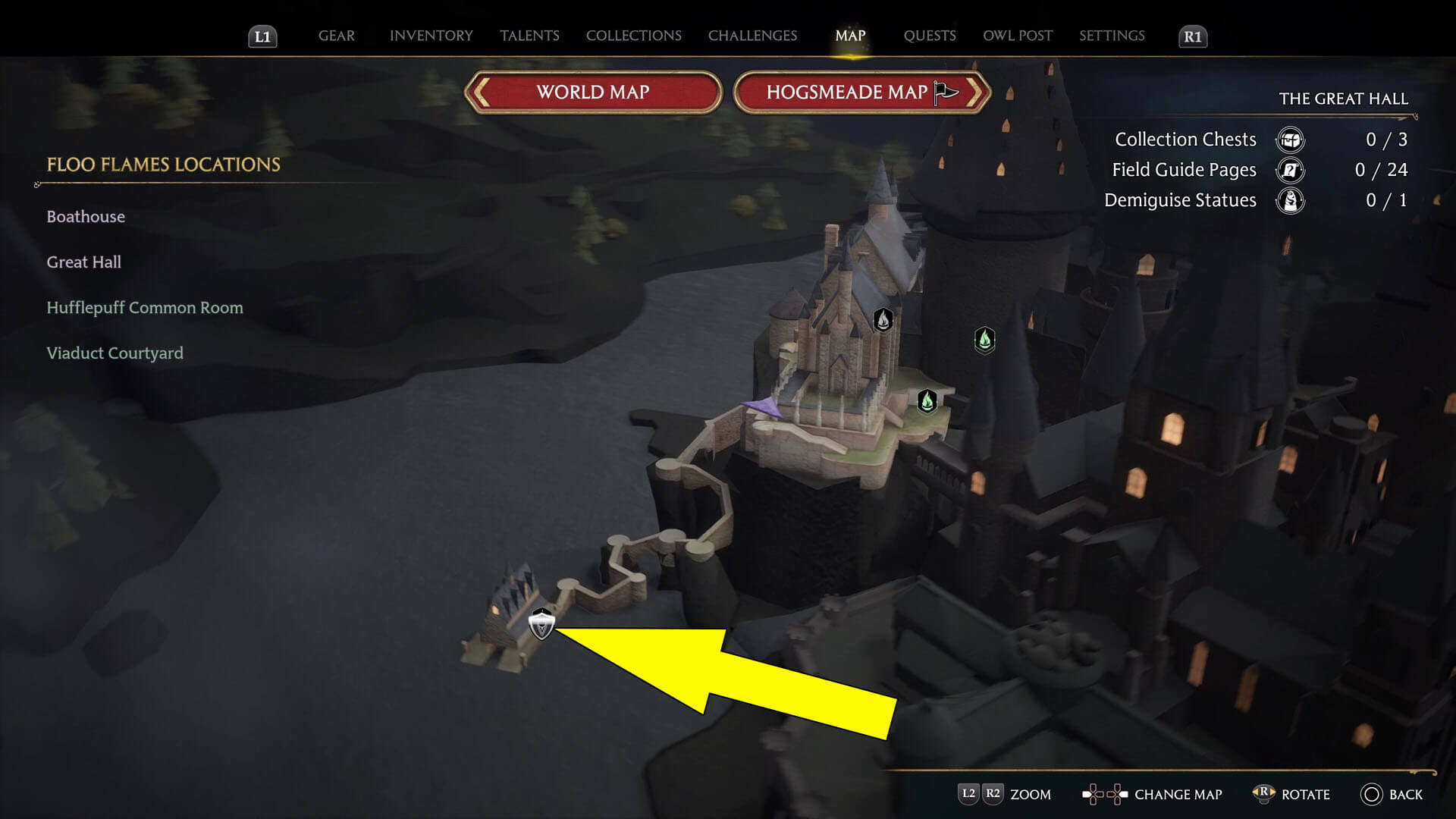The height and width of the screenshot is (819, 1456).
Task: Click the flag icon beside Hogsmeade Map
Action: [943, 92]
